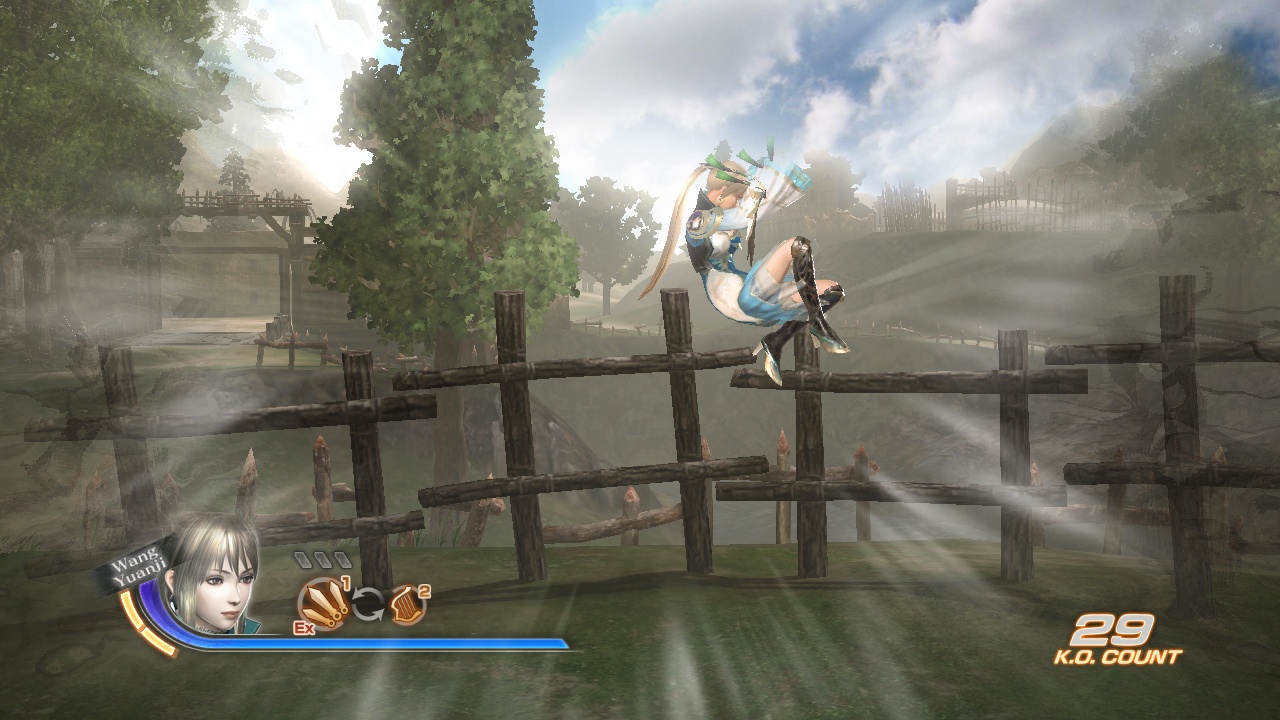1280x720 pixels.
Task: Click the Ex badge on the knife weapon
Action: tap(303, 626)
